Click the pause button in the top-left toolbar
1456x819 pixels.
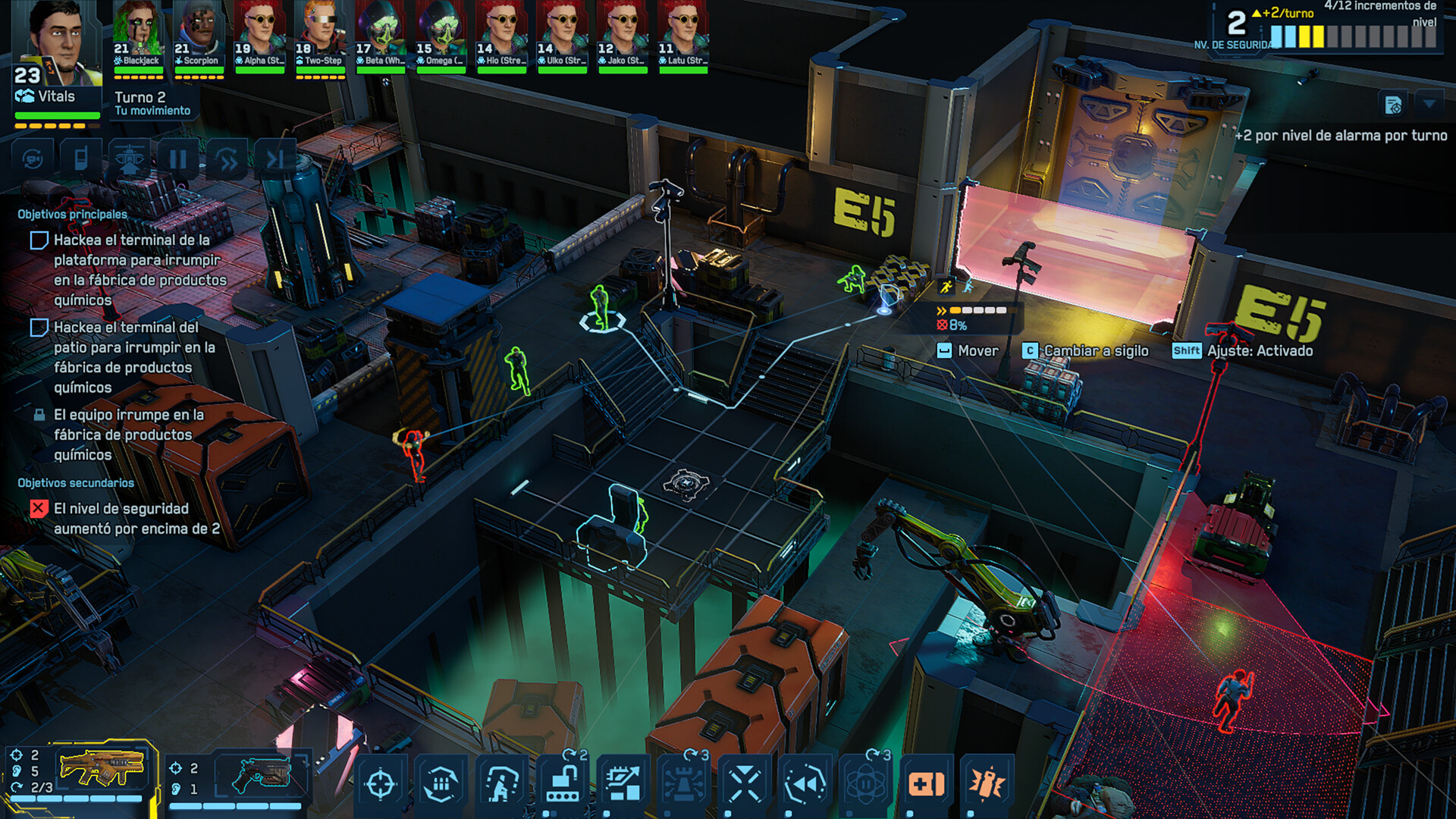[178, 159]
